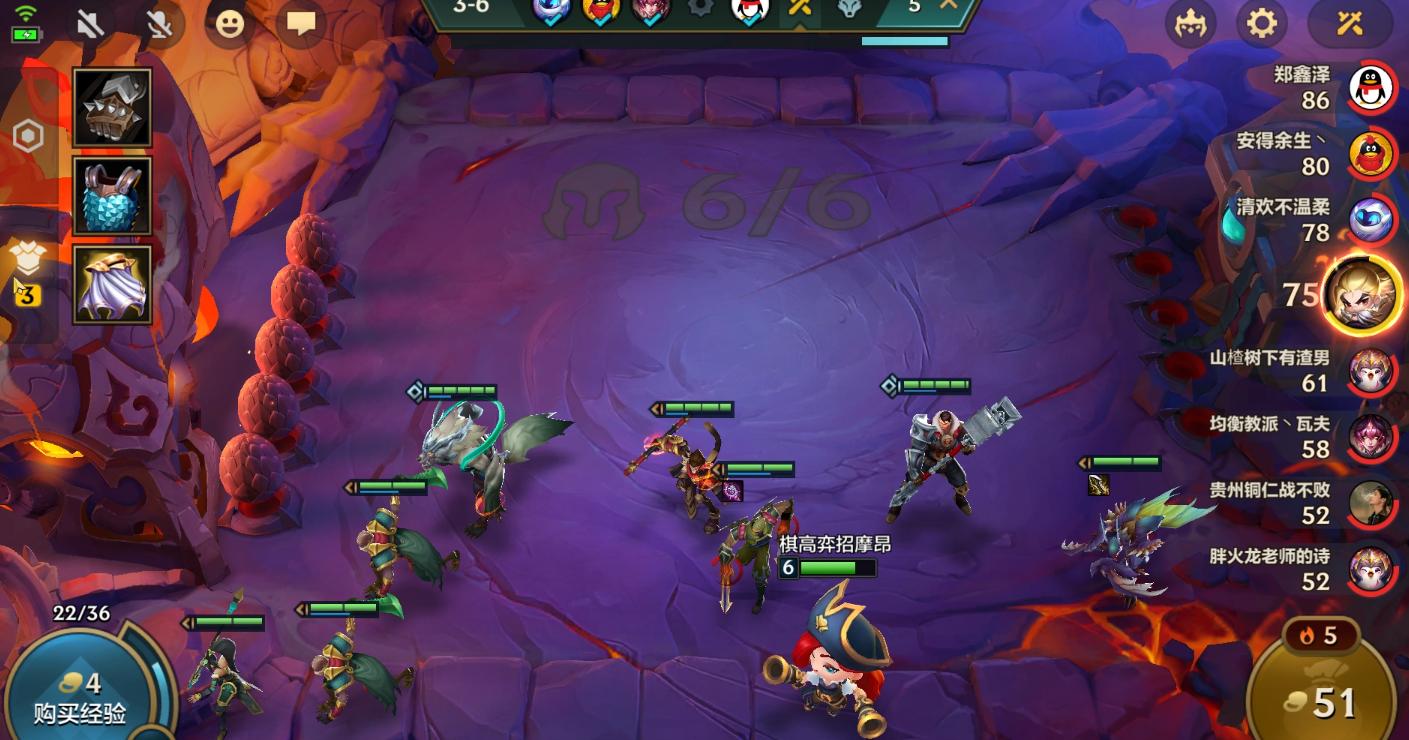Viewport: 1409px width, 740px height.
Task: Toggle the hexagon button on left edge
Action: click(x=28, y=136)
